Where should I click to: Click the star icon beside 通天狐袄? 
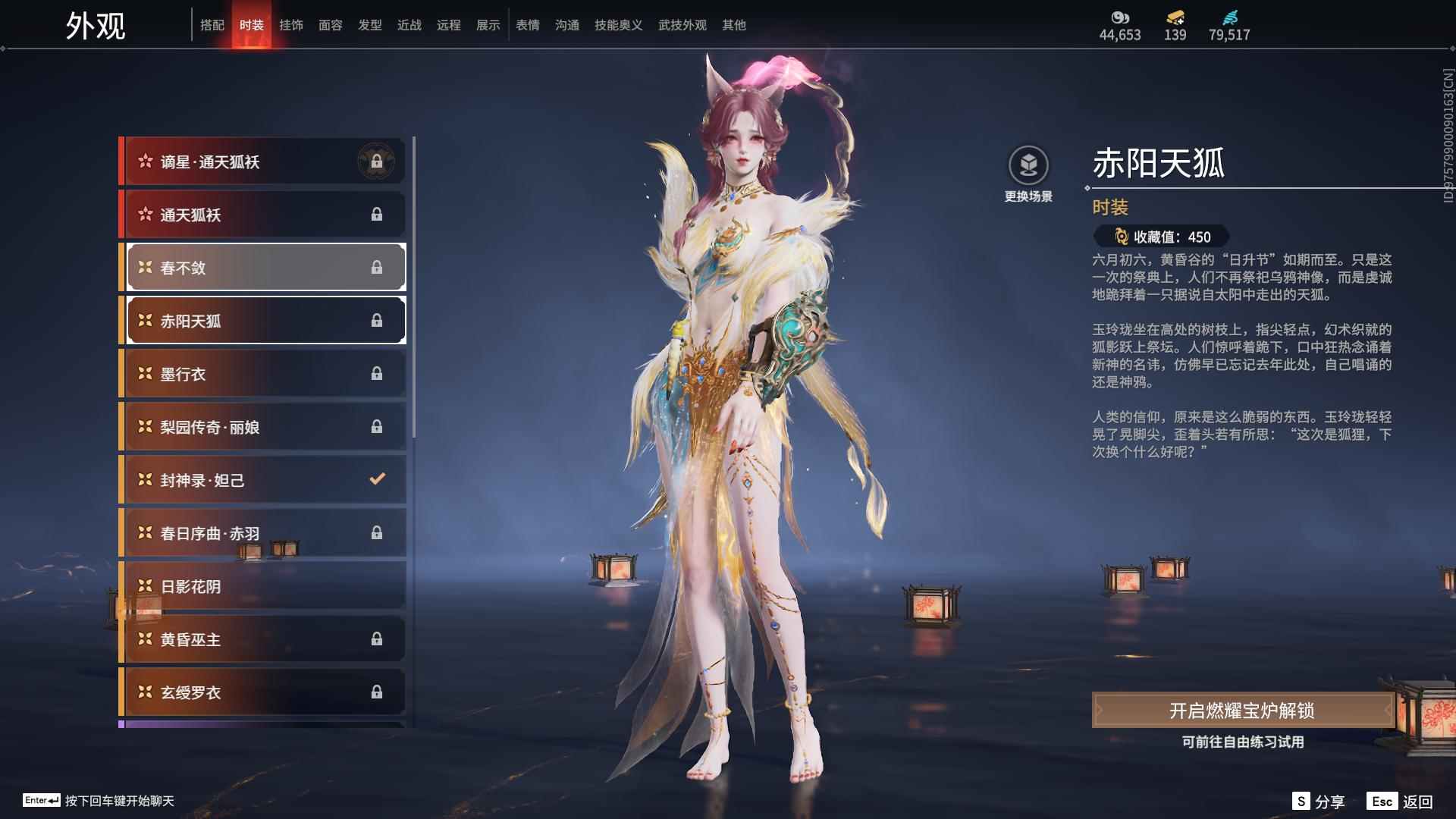(x=146, y=215)
